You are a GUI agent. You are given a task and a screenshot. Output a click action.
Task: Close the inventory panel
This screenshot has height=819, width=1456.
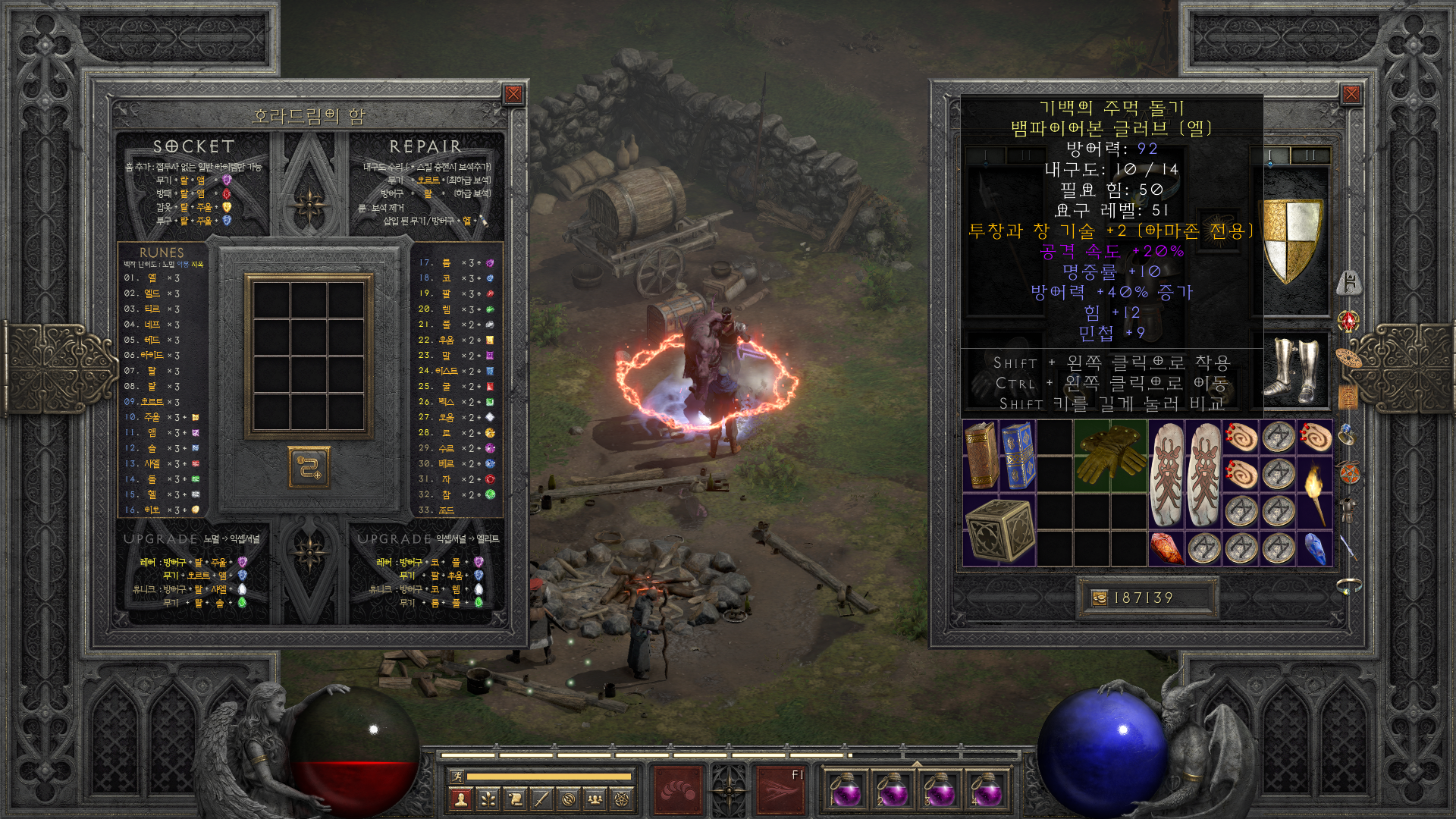tap(1351, 94)
